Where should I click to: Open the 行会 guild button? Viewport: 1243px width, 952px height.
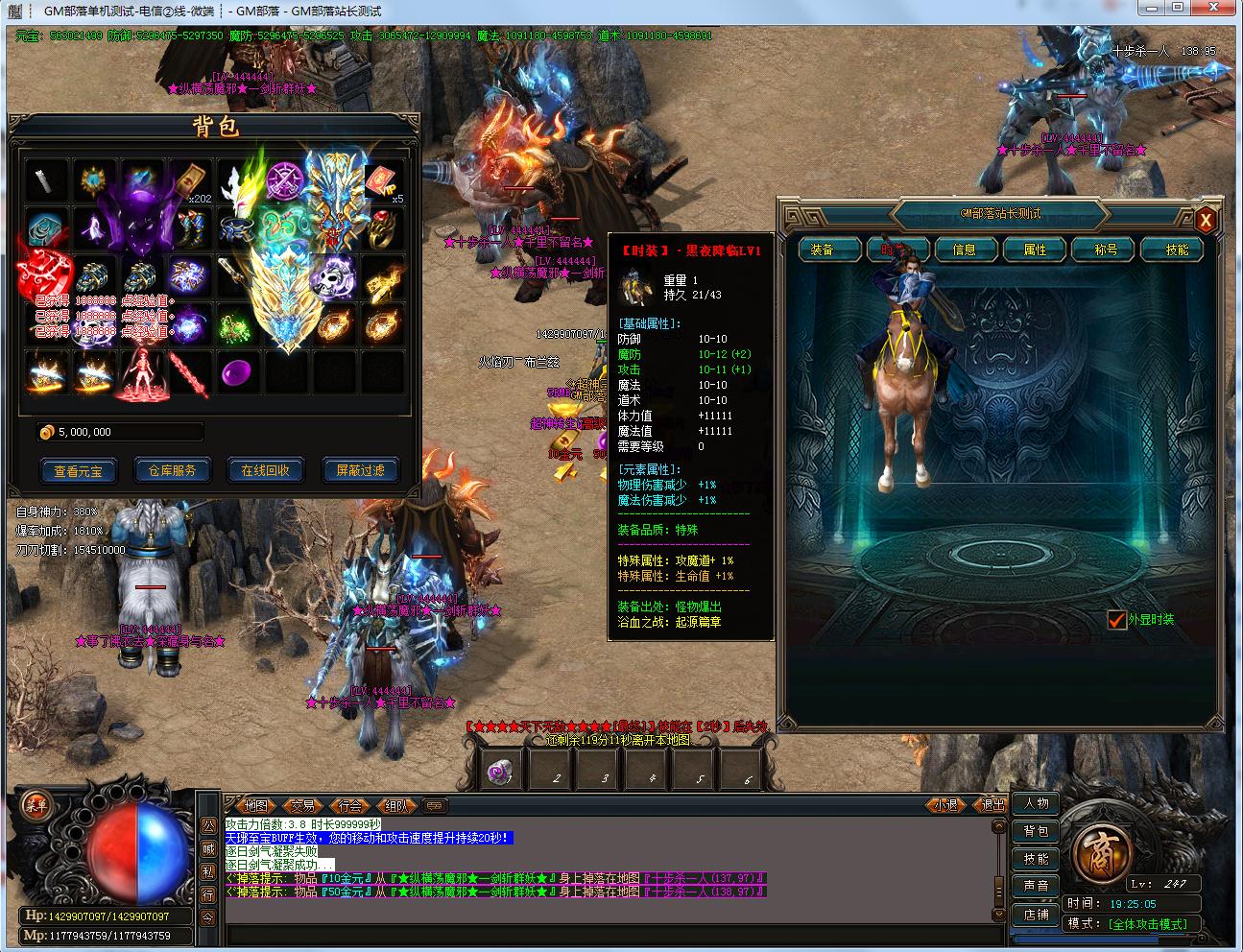pyautogui.click(x=349, y=806)
